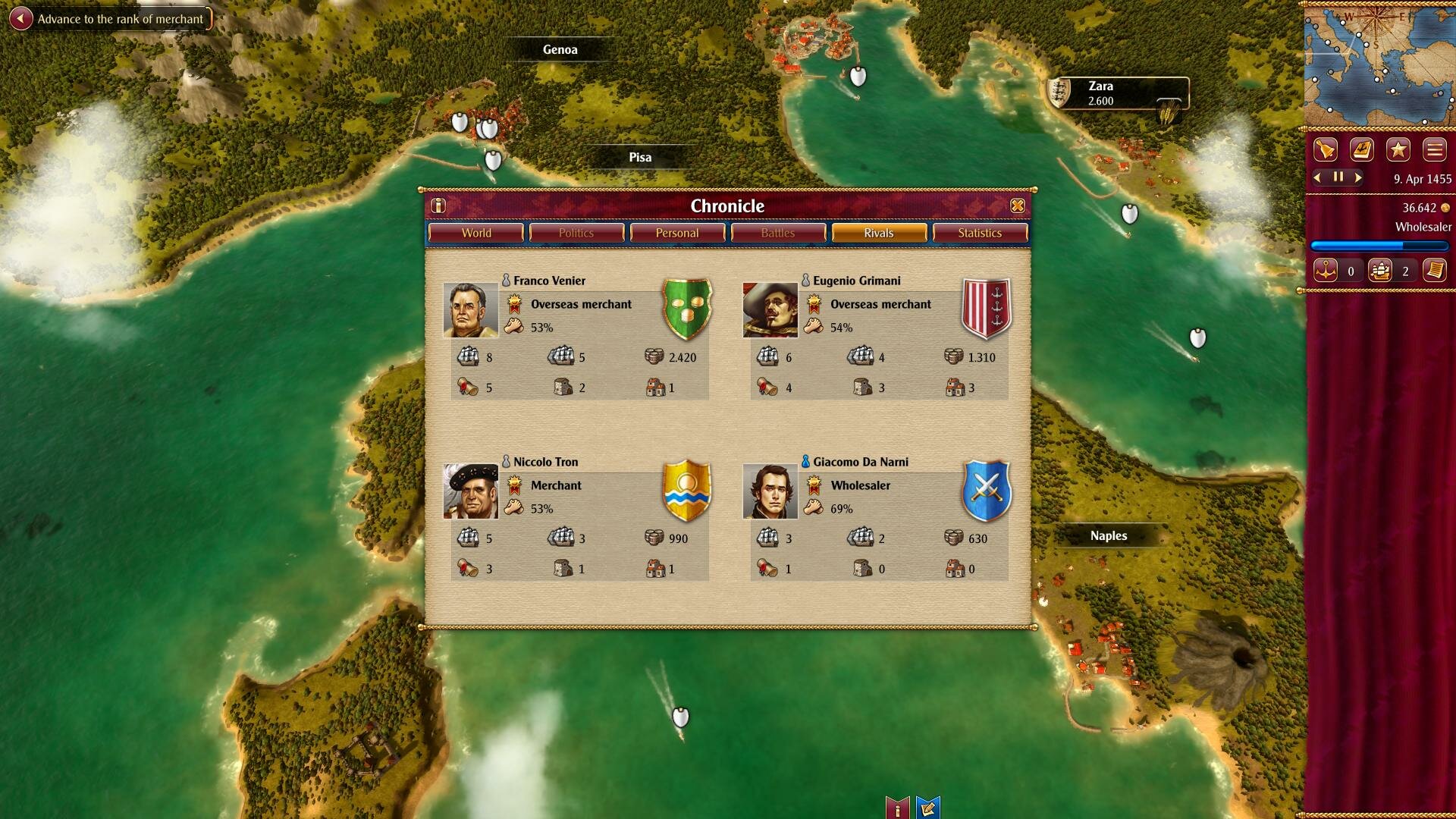
Task: Choose Niccolo Tron's portrait
Action: click(470, 491)
